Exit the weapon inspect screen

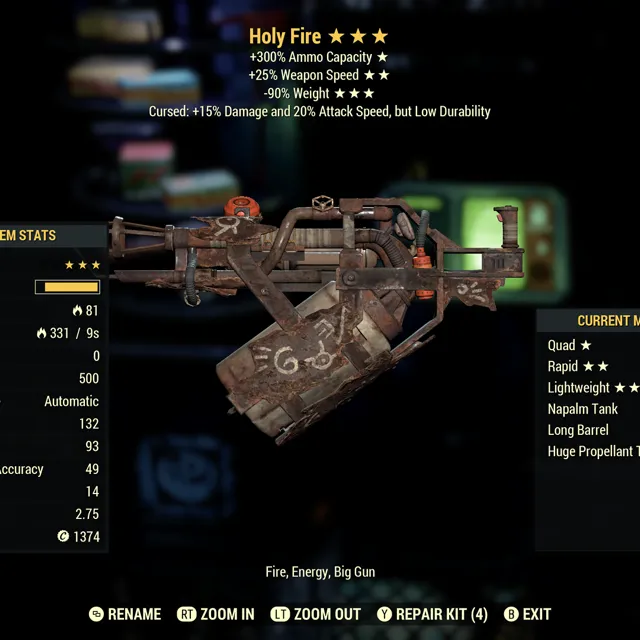527,614
